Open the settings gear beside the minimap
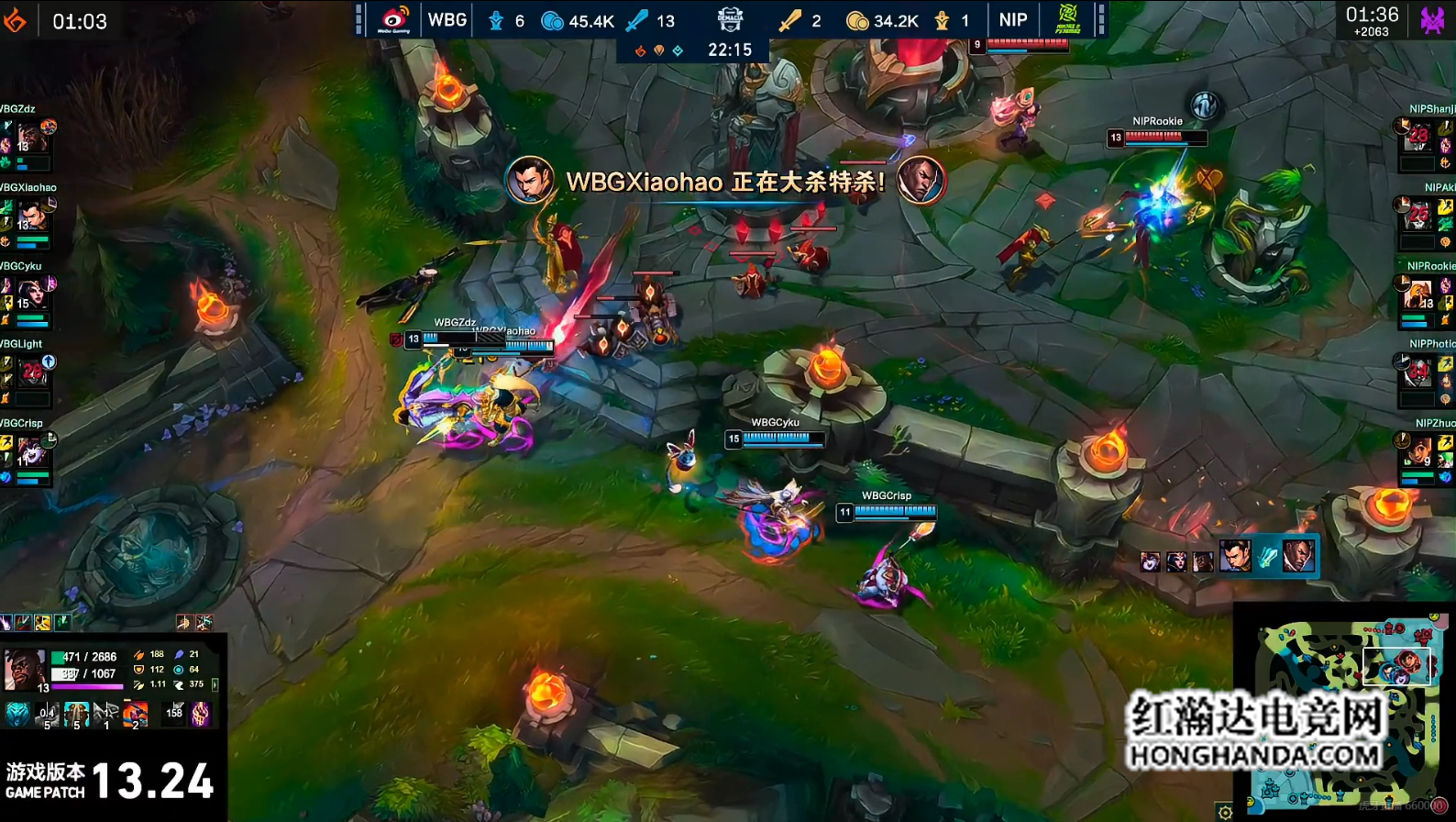The width and height of the screenshot is (1456, 822). (1225, 812)
